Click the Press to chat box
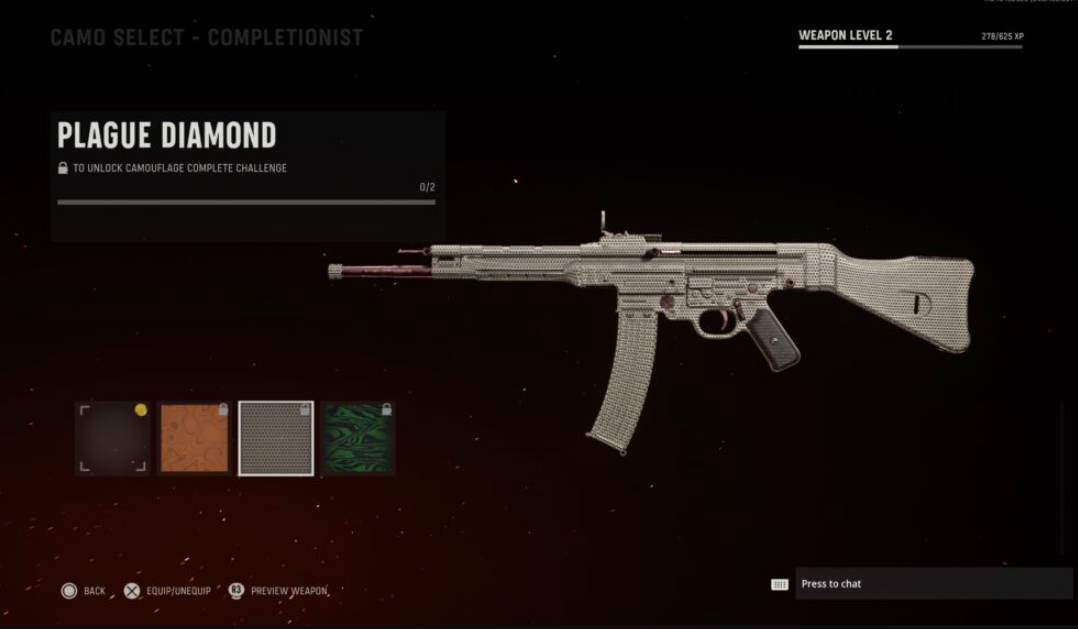Image resolution: width=1078 pixels, height=629 pixels. point(932,584)
